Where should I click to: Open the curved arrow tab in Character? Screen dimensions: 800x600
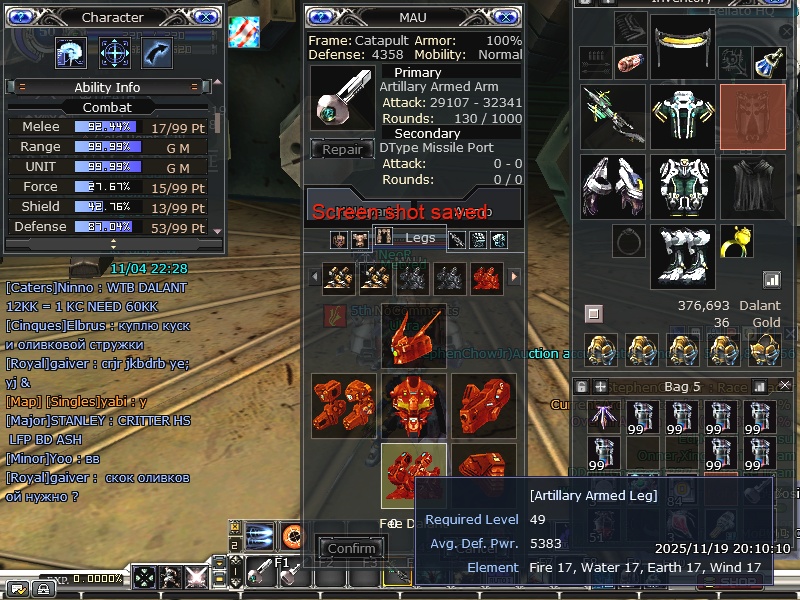(157, 52)
